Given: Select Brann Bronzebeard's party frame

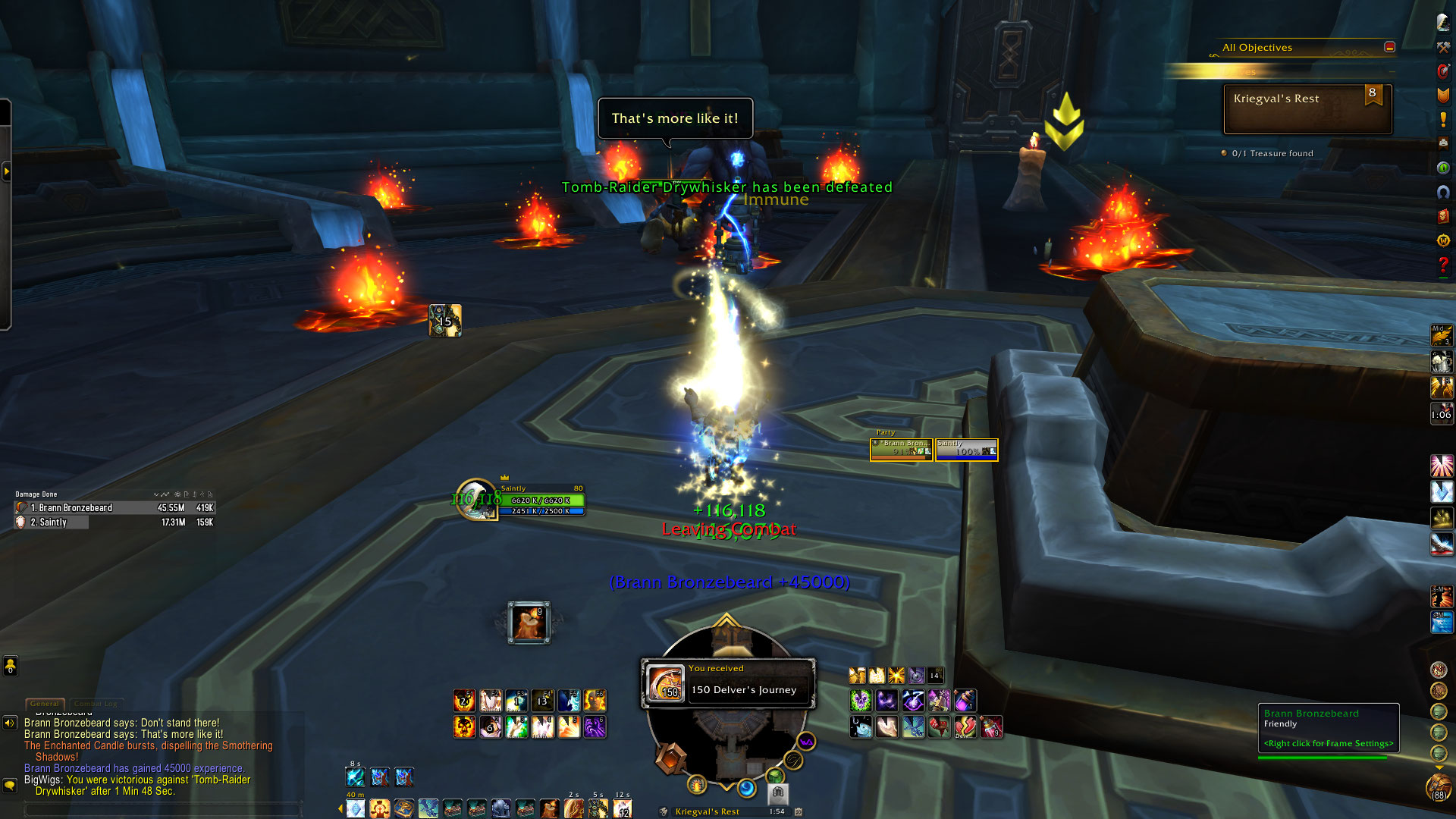Looking at the screenshot, I should coord(902,450).
